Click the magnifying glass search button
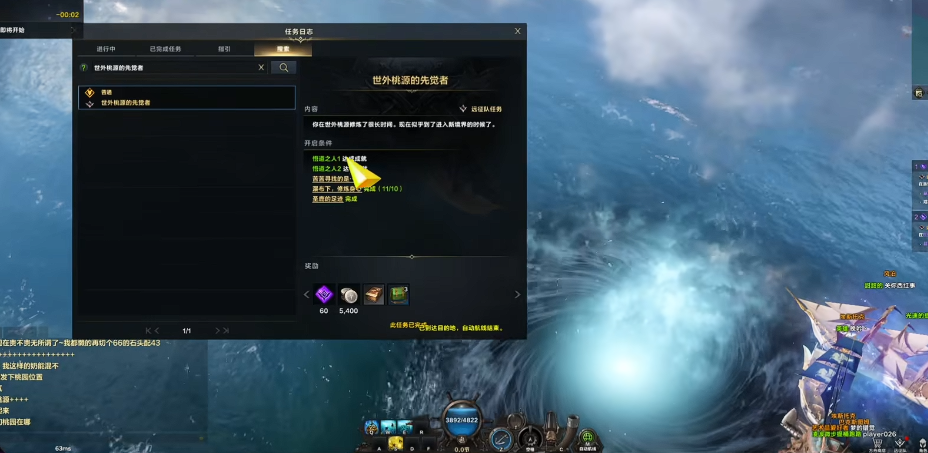Screen dimensions: 928x453 (x=284, y=68)
